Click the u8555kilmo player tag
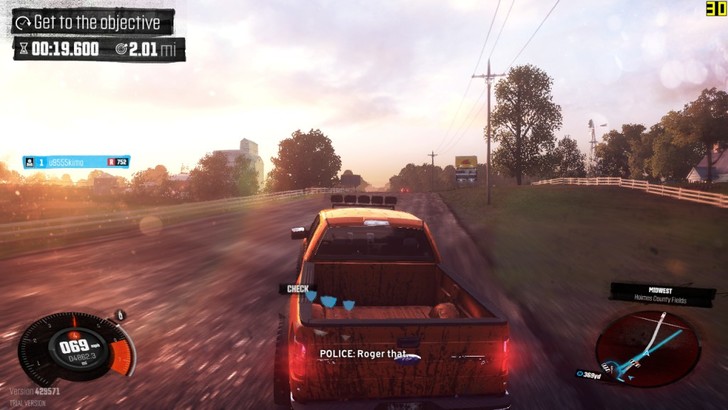The image size is (728, 410). pyautogui.click(x=76, y=161)
